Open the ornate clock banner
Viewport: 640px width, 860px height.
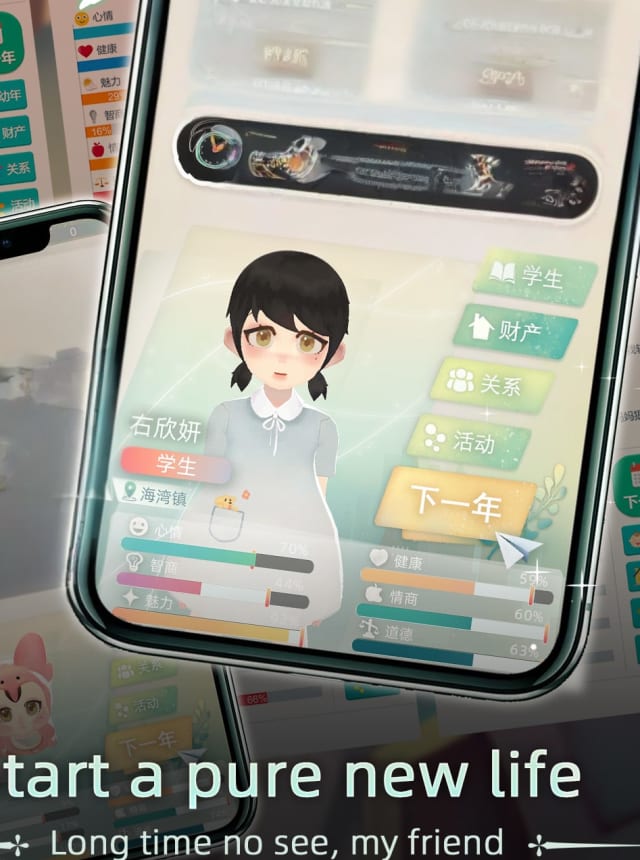pyautogui.click(x=386, y=167)
